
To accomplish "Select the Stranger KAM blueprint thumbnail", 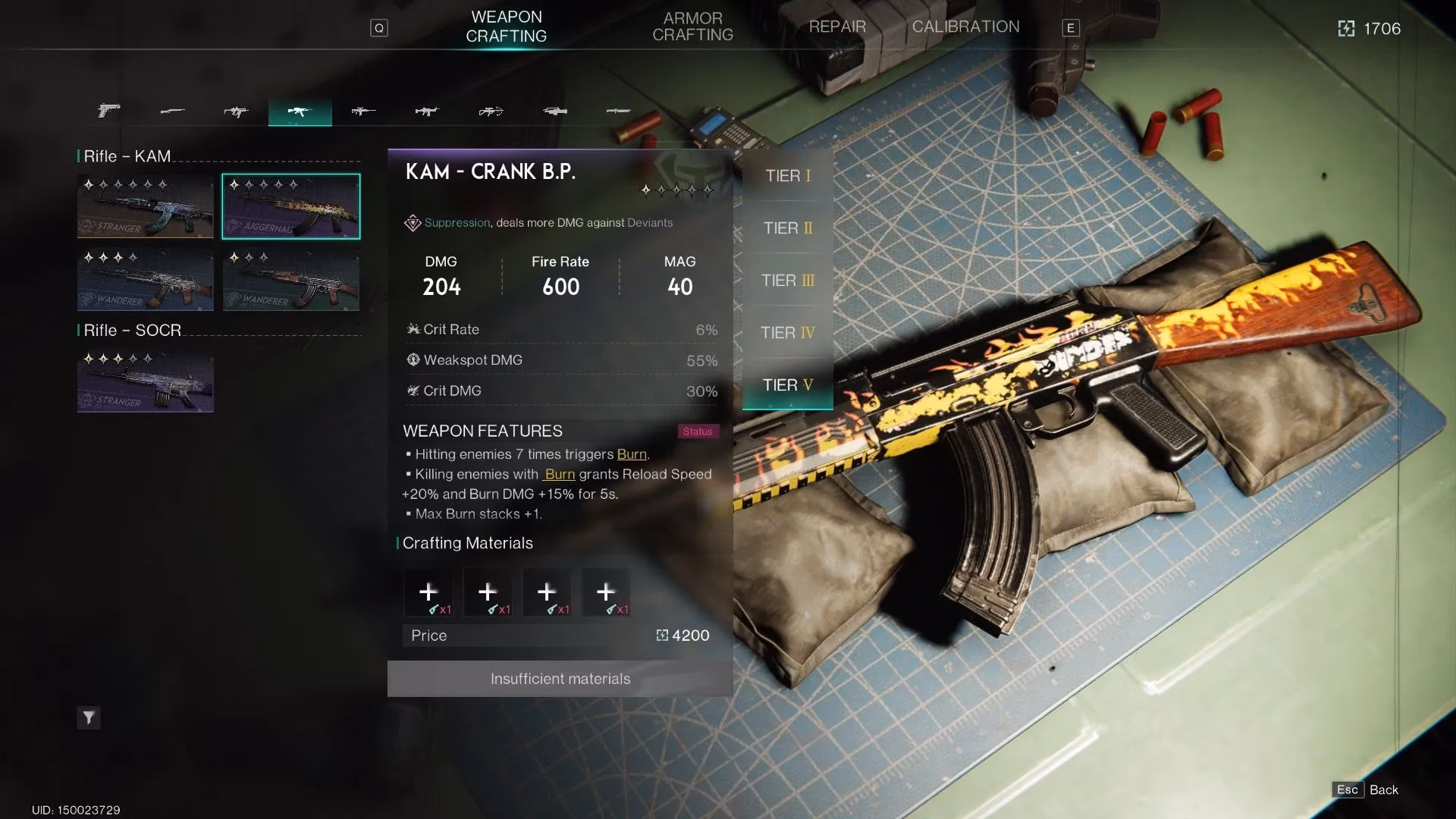I will pyautogui.click(x=145, y=206).
